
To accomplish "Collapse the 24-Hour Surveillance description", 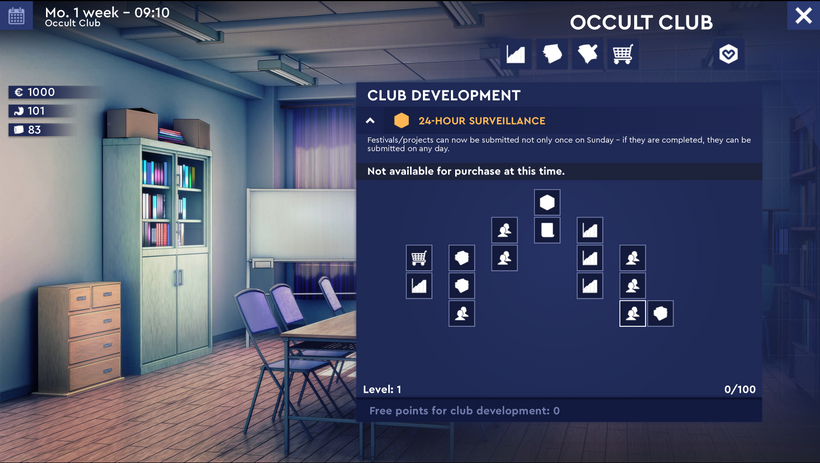I will click(x=371, y=121).
